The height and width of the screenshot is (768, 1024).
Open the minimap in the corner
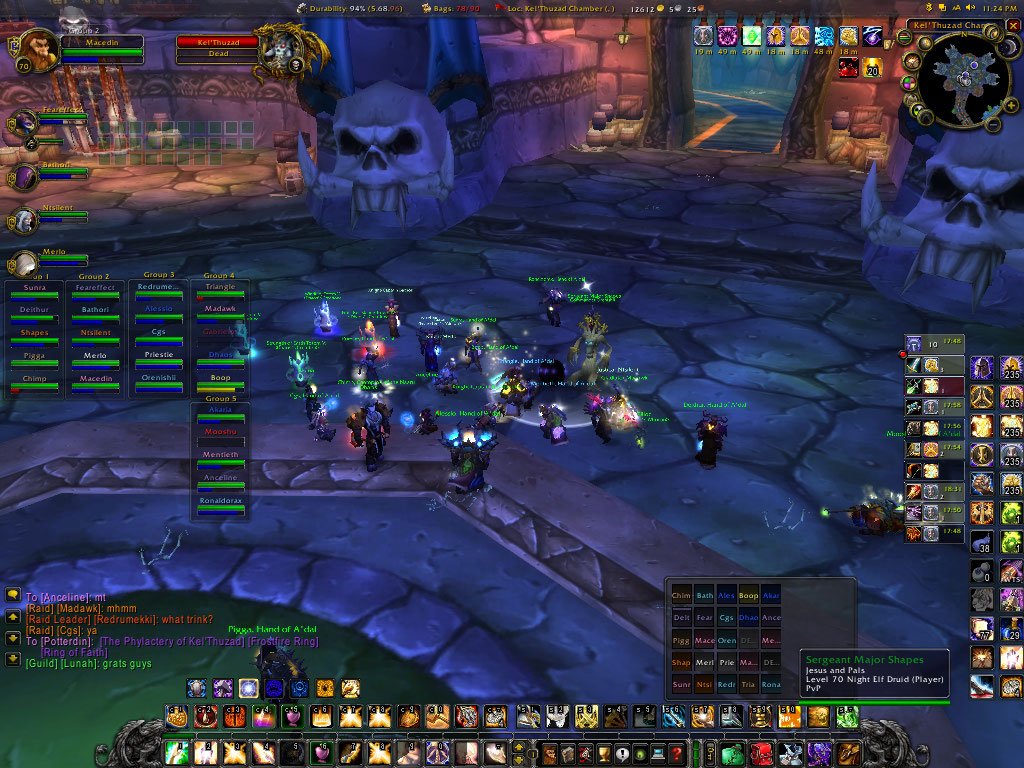point(958,81)
